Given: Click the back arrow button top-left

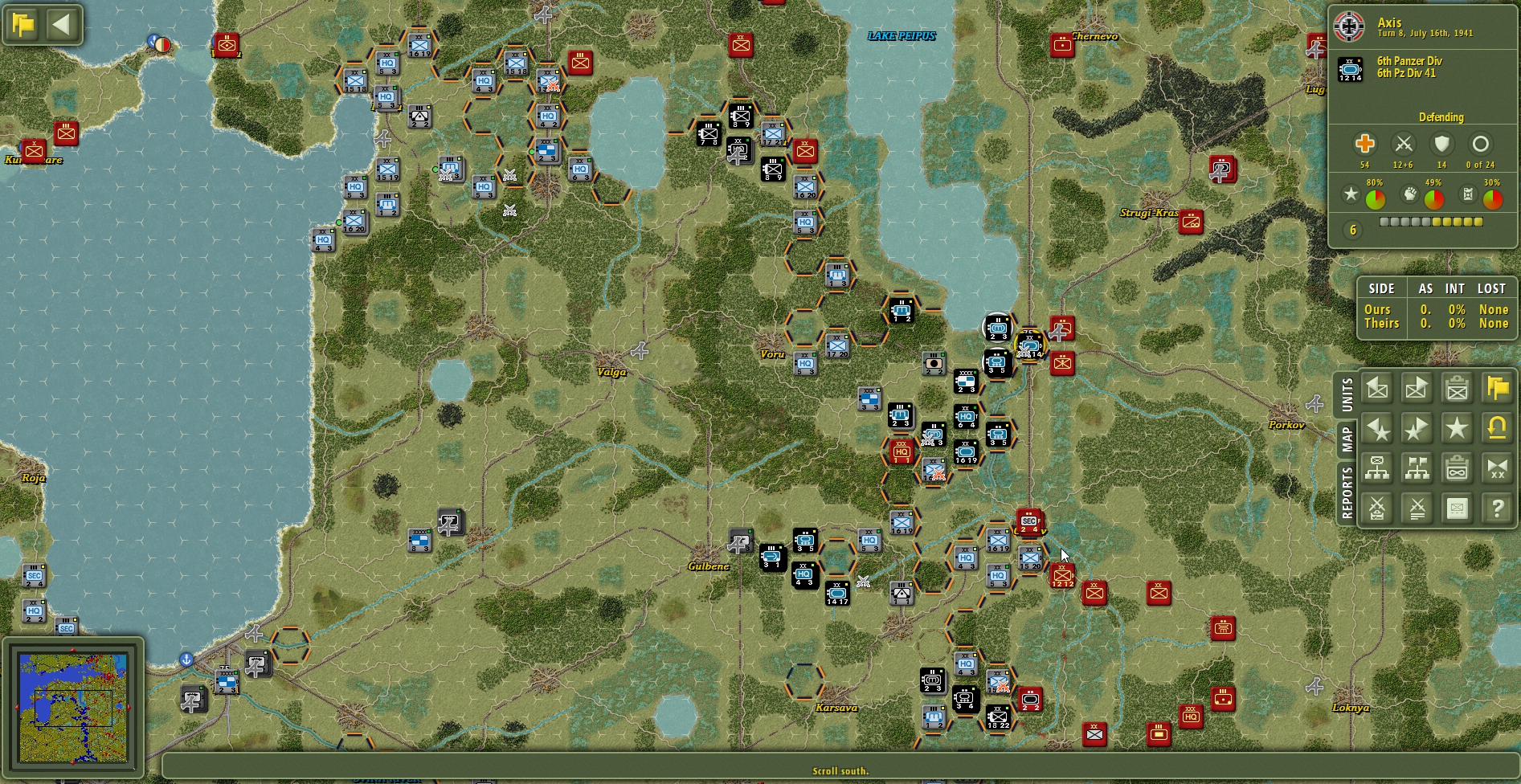Looking at the screenshot, I should (63, 24).
